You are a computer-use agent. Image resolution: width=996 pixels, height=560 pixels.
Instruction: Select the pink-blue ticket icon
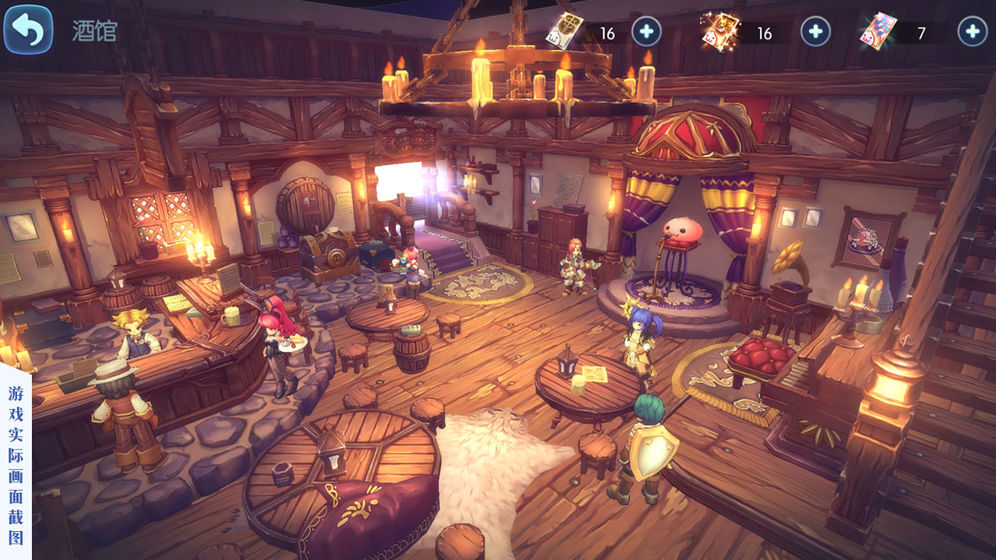click(877, 31)
